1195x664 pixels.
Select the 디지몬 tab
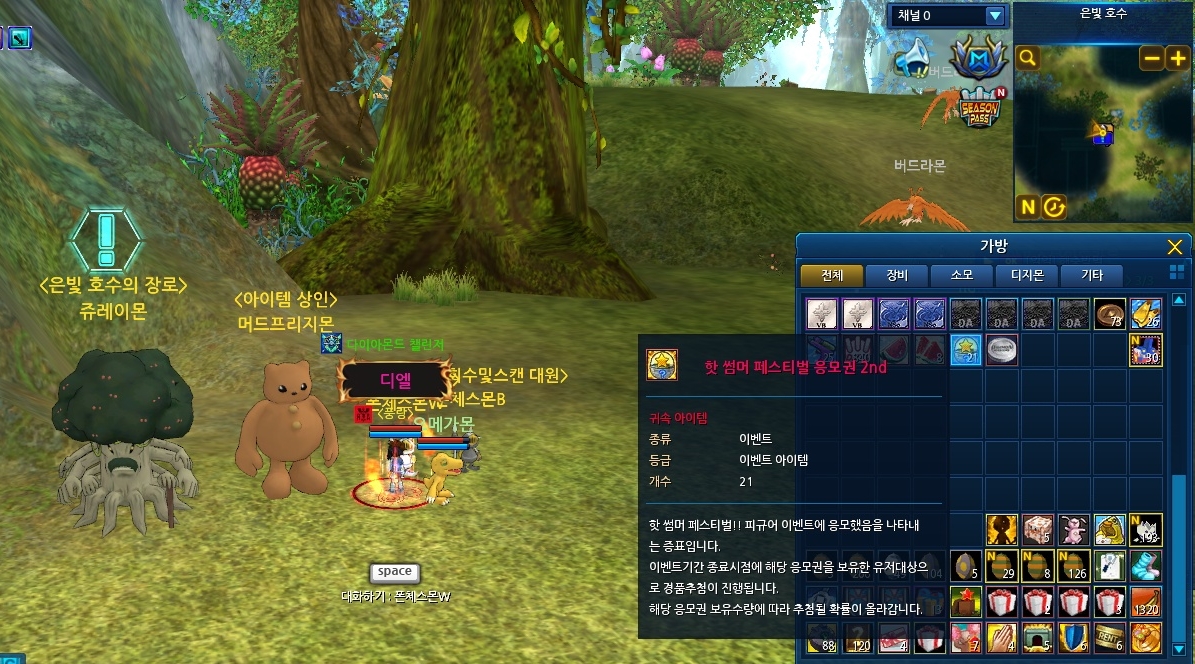tap(1026, 275)
